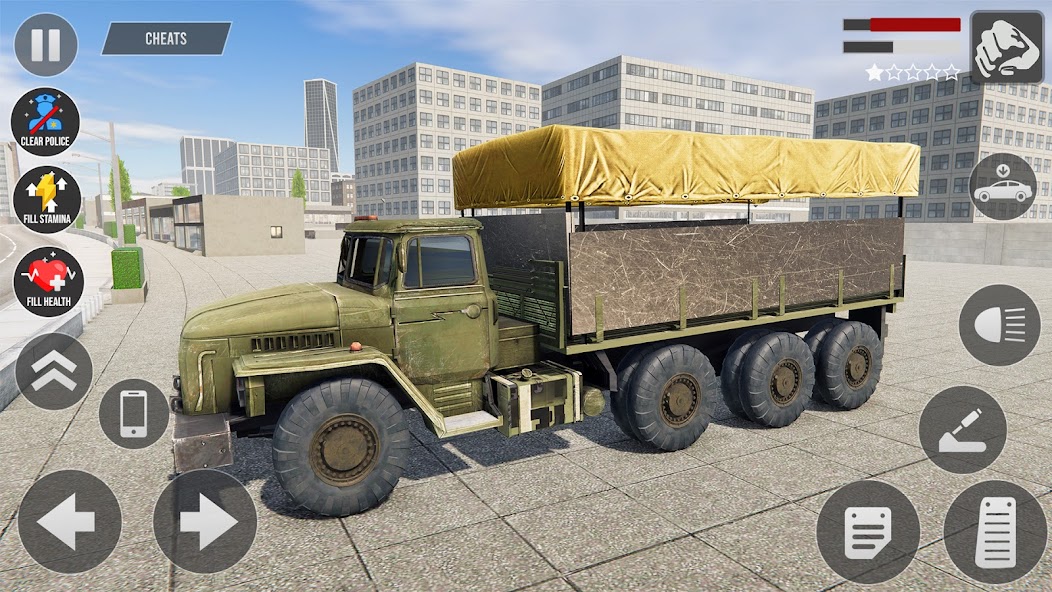
Task: Activate the Clear Police cheat
Action: (46, 122)
